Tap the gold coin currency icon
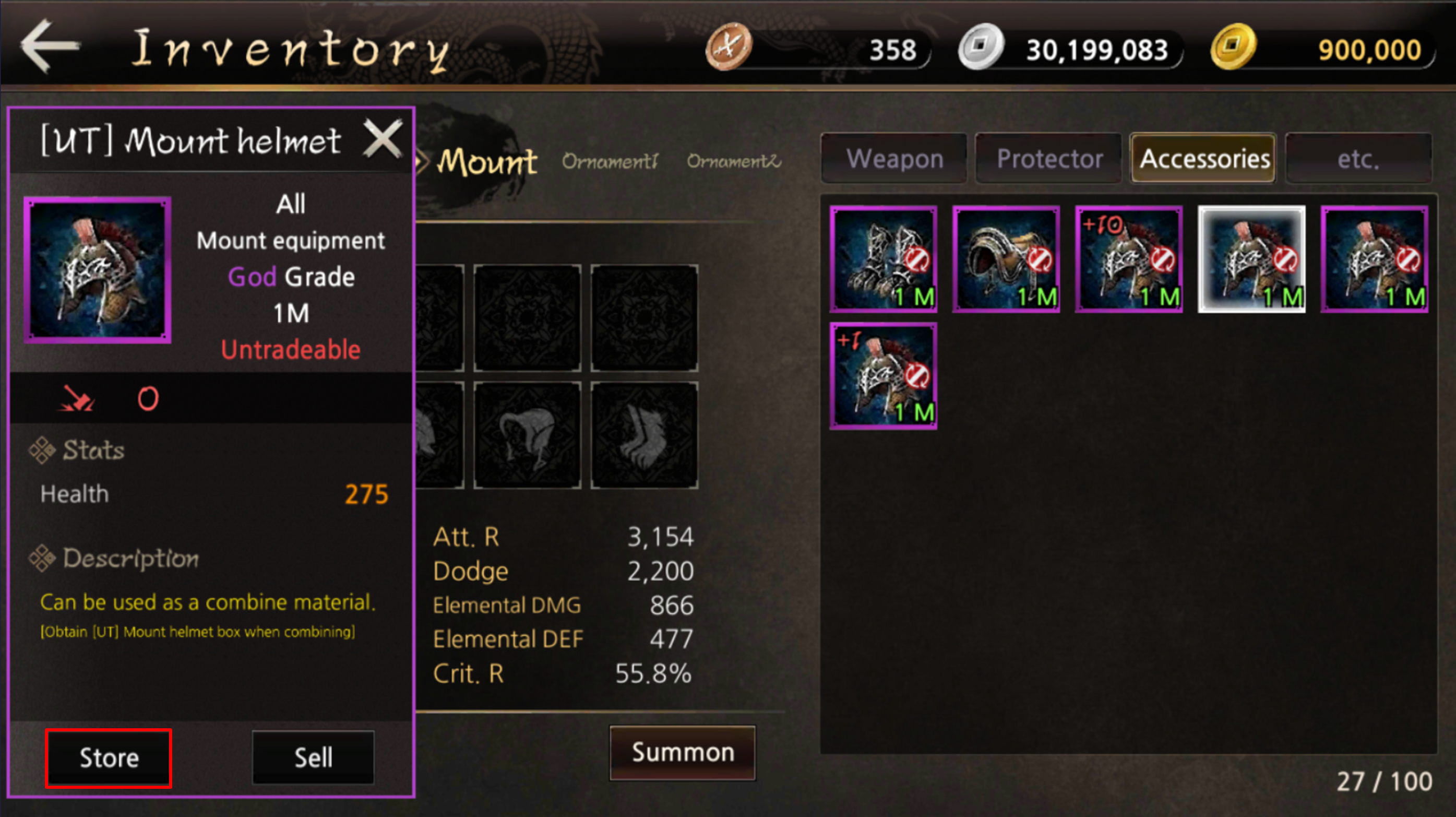The height and width of the screenshot is (817, 1456). point(1233,47)
